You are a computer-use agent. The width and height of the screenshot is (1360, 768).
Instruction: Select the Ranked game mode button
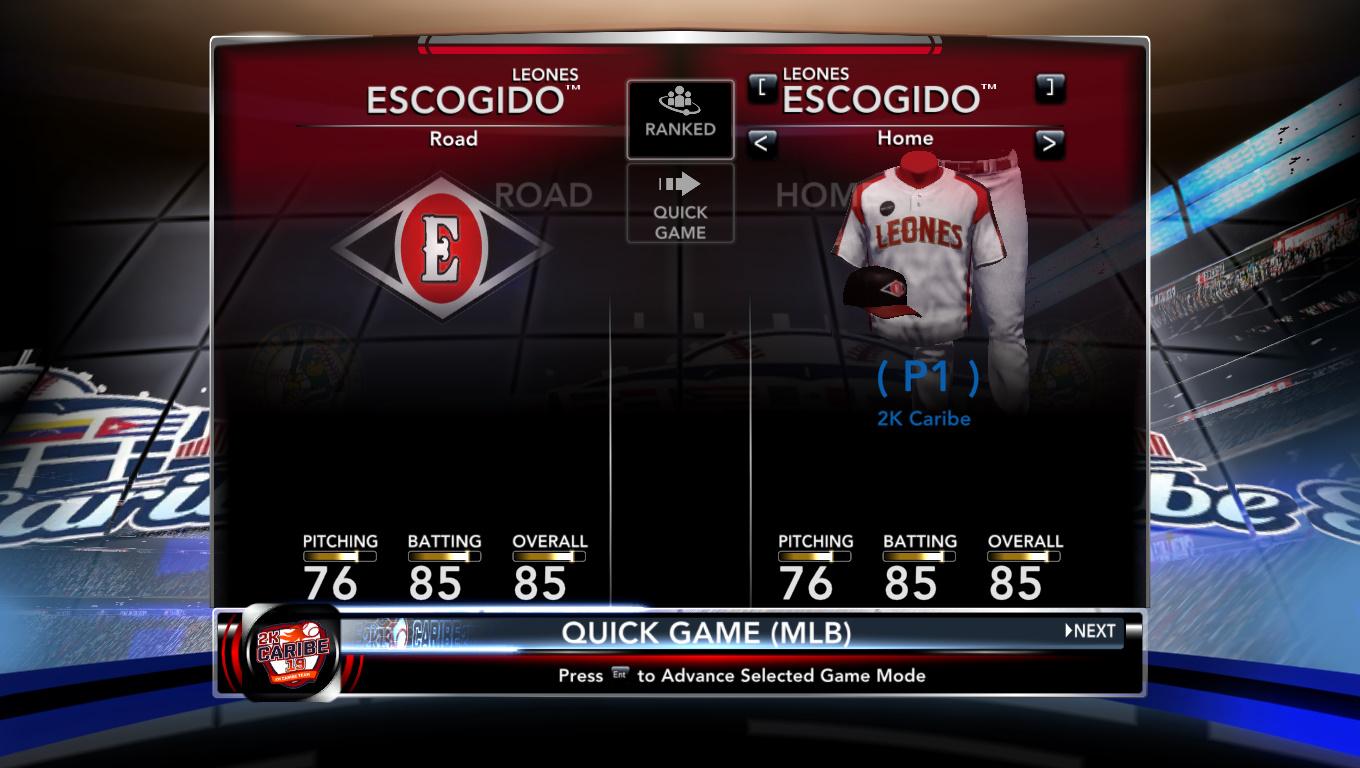pos(680,119)
